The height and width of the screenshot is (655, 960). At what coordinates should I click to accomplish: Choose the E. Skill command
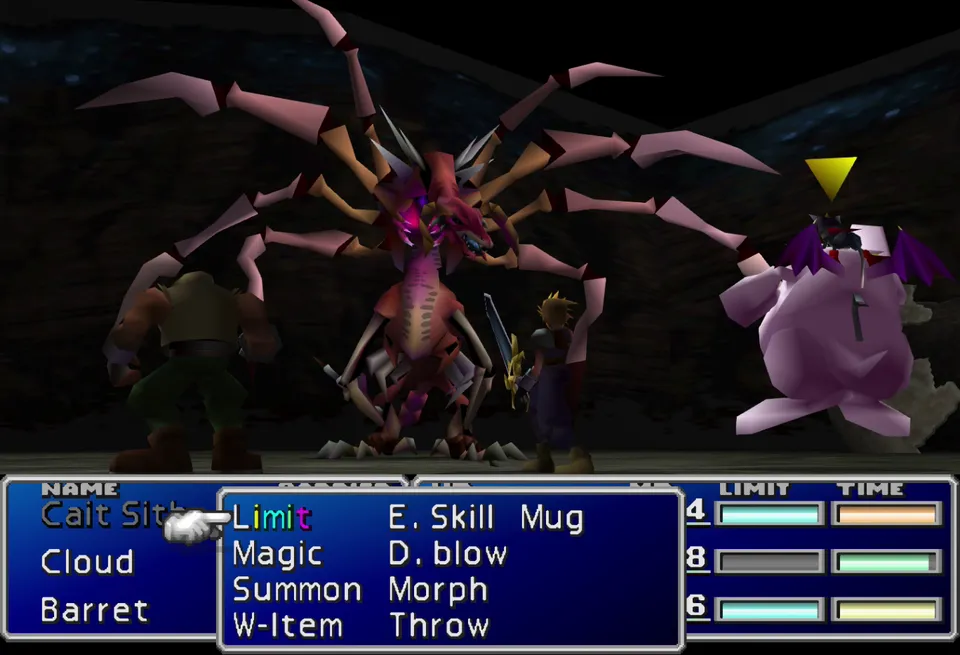441,517
